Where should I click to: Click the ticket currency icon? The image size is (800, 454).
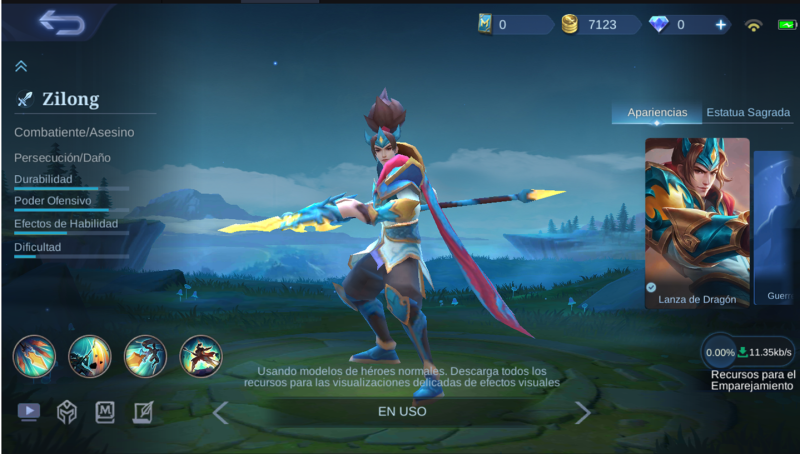[486, 25]
